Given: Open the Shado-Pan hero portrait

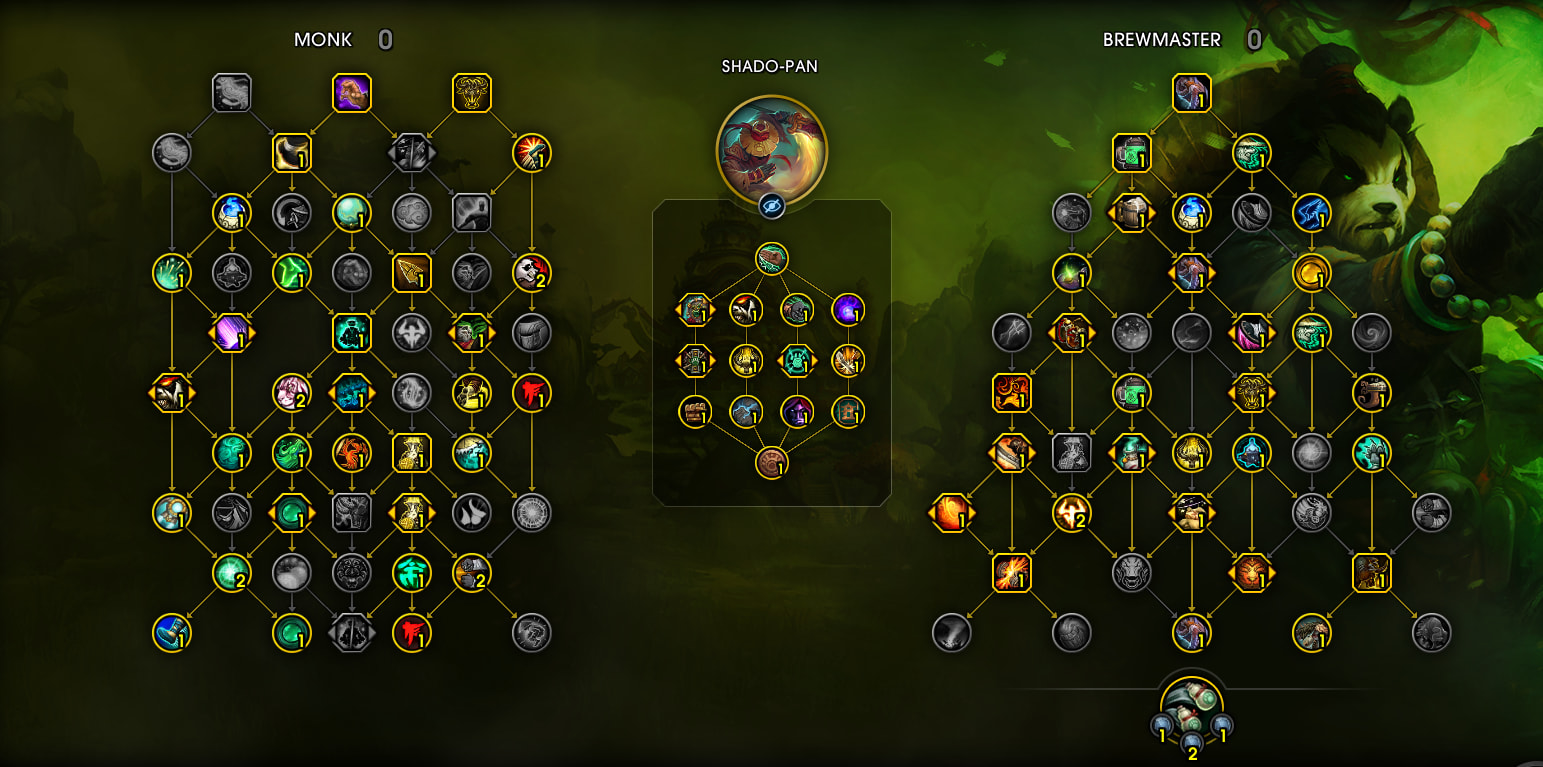Looking at the screenshot, I should (771, 144).
